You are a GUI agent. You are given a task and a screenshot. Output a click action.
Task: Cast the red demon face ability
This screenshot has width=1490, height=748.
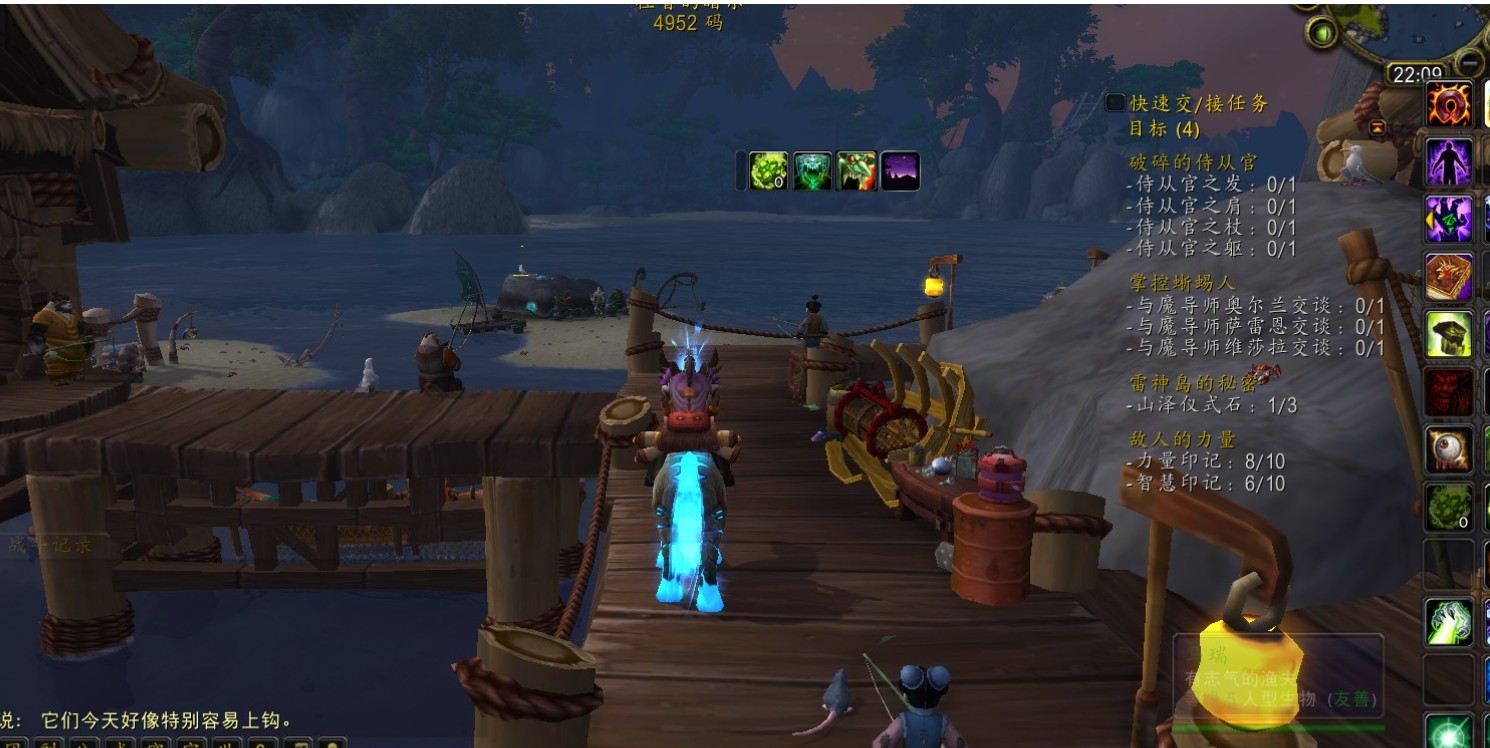1449,392
